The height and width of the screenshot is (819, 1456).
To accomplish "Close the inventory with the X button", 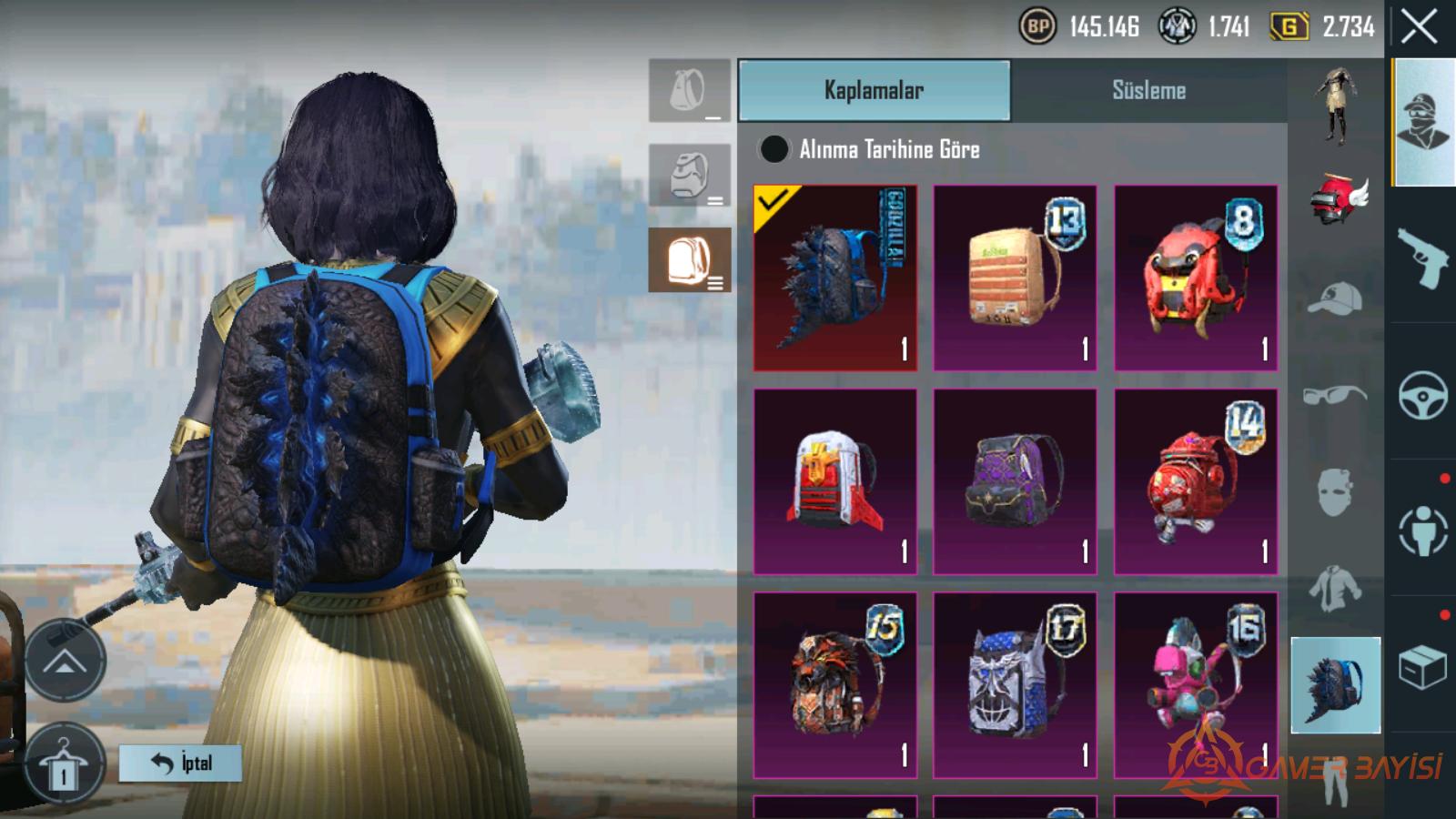I will pyautogui.click(x=1419, y=27).
